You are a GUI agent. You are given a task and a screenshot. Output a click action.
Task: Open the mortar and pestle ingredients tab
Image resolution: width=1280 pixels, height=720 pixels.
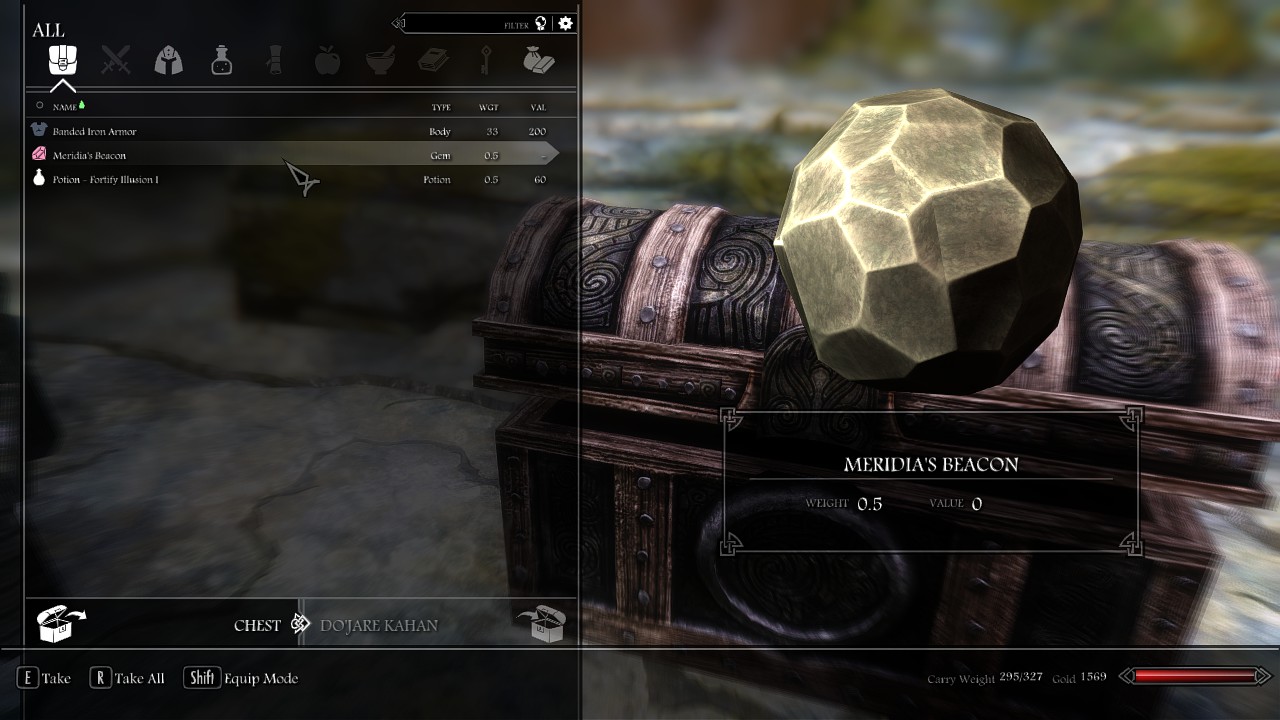click(x=380, y=60)
